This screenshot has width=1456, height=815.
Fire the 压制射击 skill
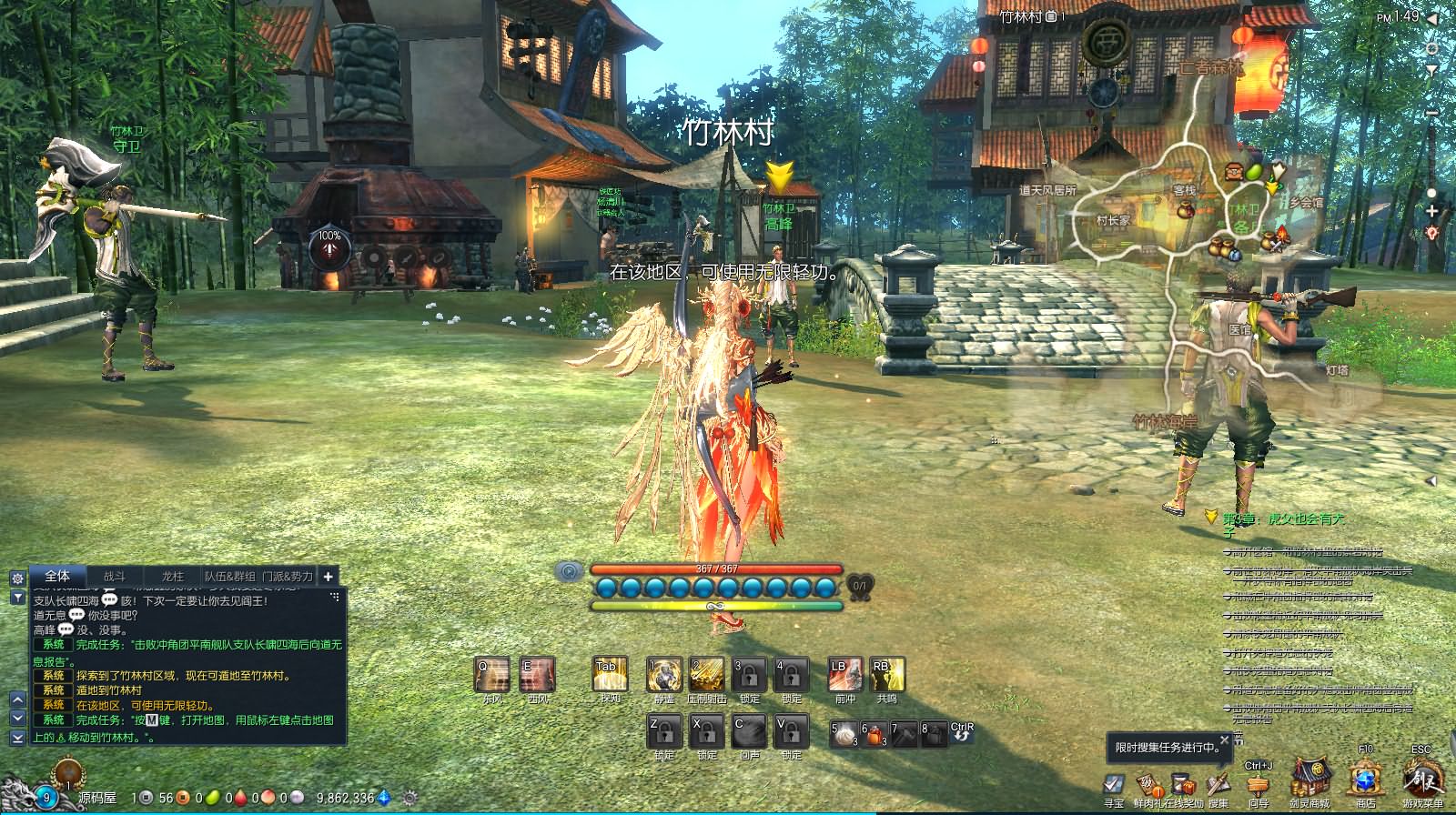706,675
